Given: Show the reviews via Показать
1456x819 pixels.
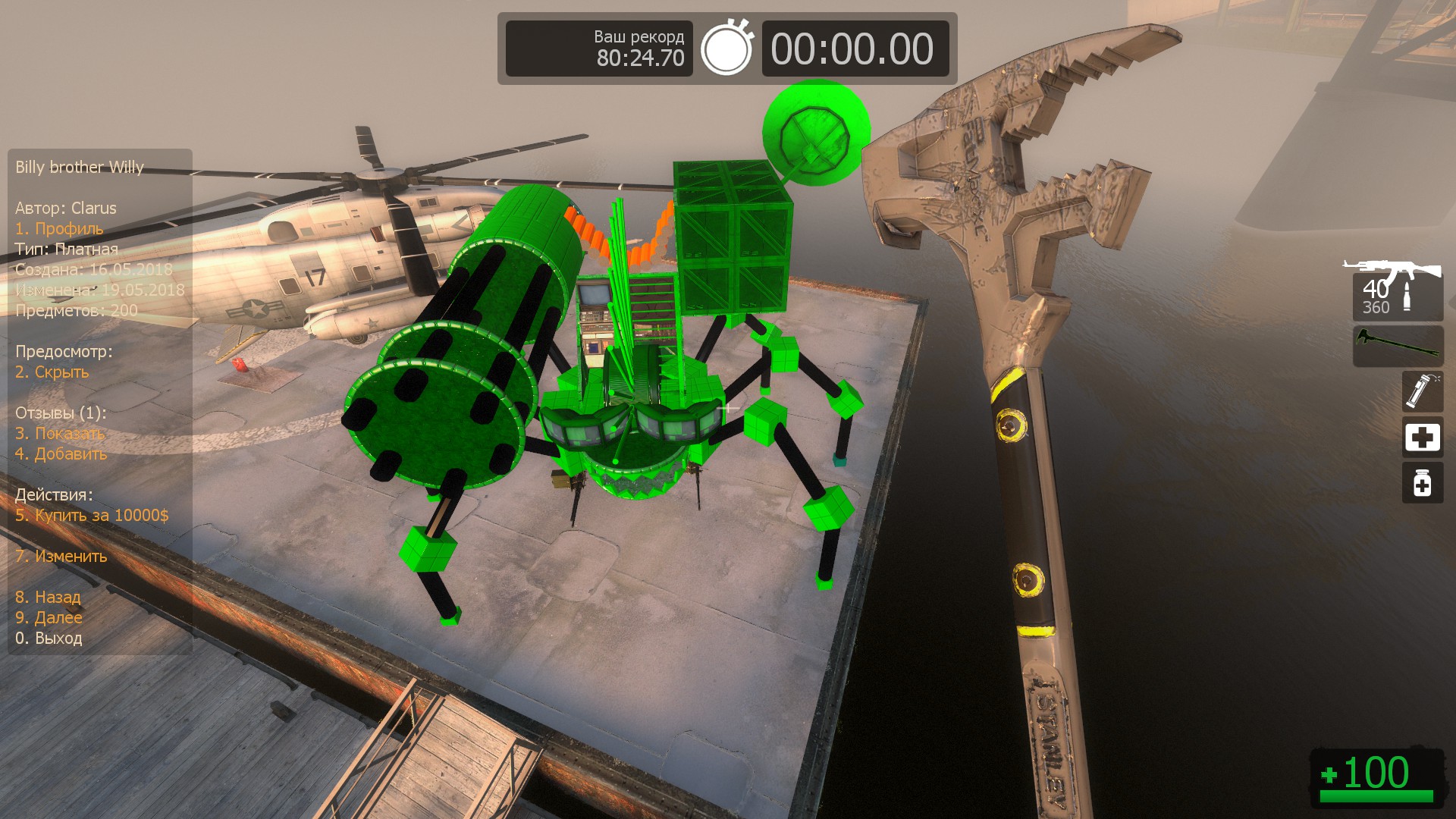Looking at the screenshot, I should click(60, 433).
